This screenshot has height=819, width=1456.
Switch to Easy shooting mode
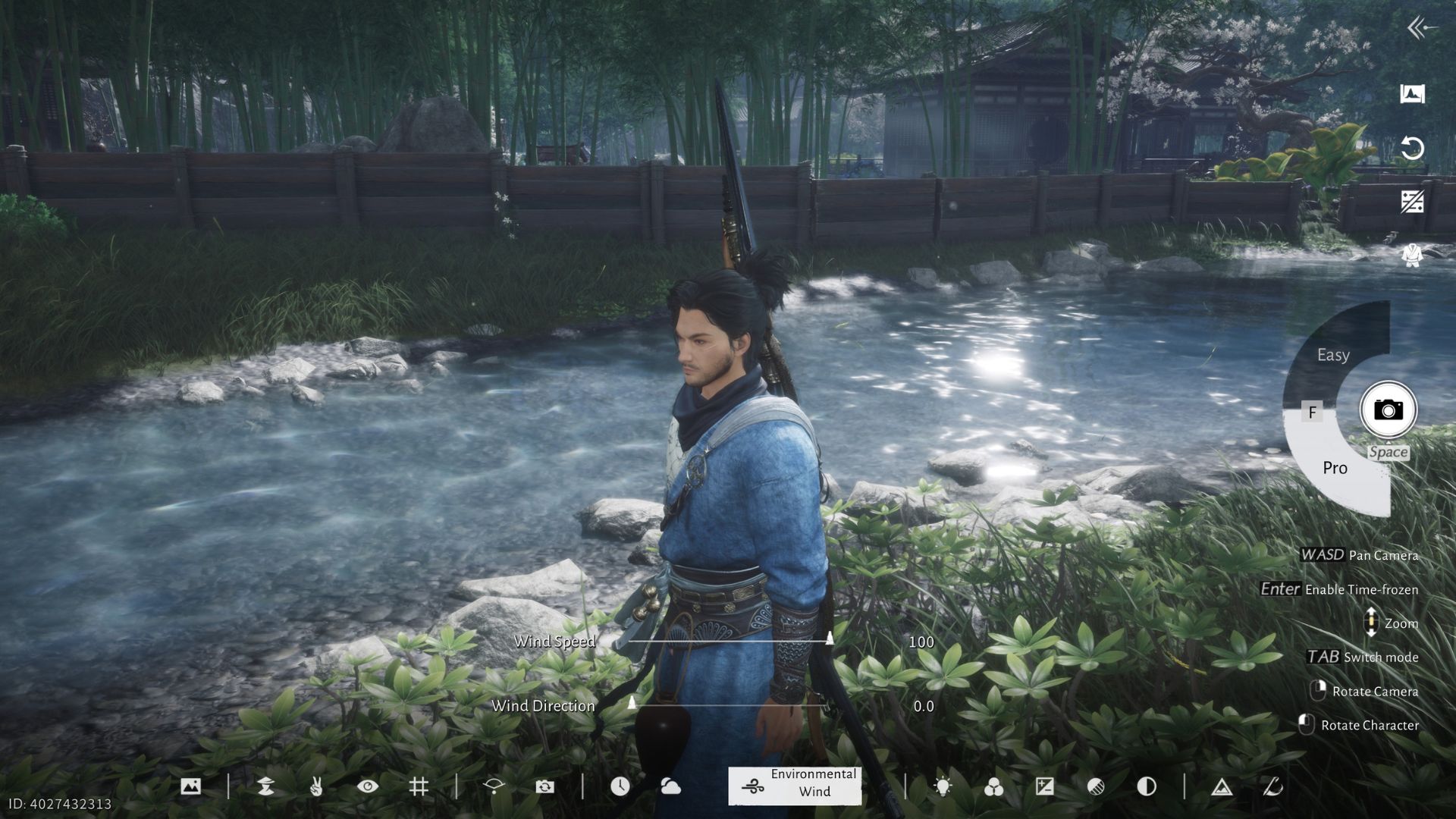click(x=1333, y=354)
